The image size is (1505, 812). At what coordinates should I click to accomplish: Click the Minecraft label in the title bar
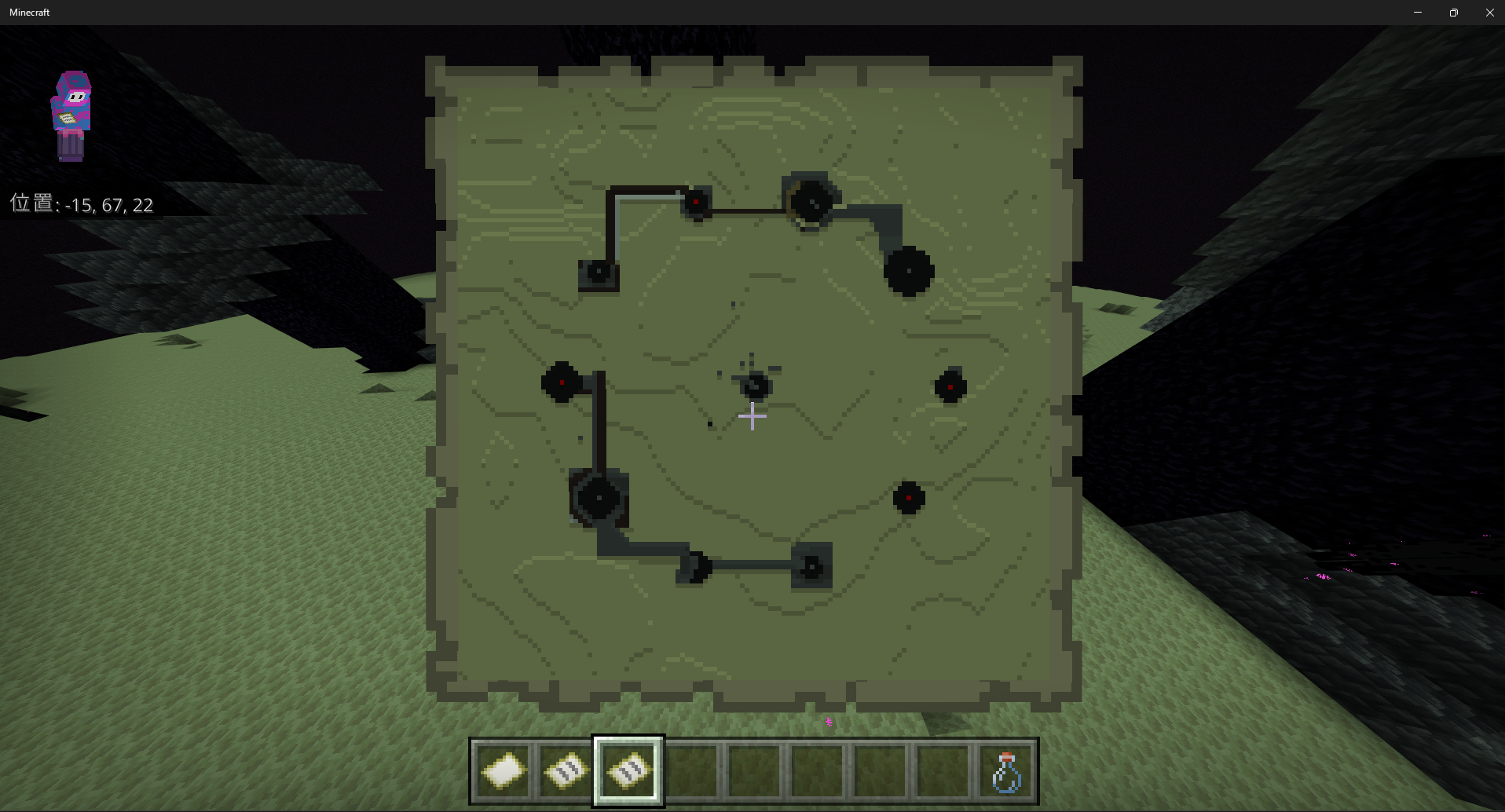pyautogui.click(x=30, y=12)
